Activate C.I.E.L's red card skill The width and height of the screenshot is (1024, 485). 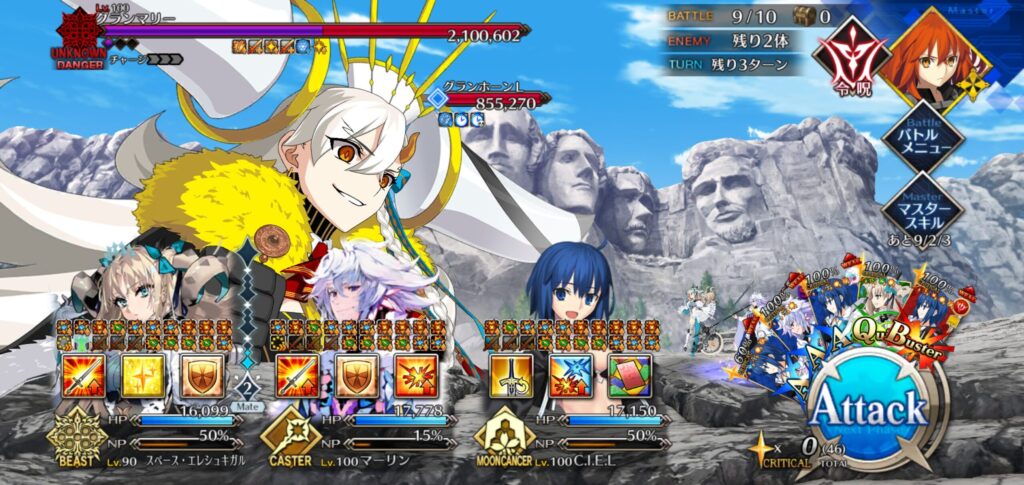pyautogui.click(x=628, y=374)
